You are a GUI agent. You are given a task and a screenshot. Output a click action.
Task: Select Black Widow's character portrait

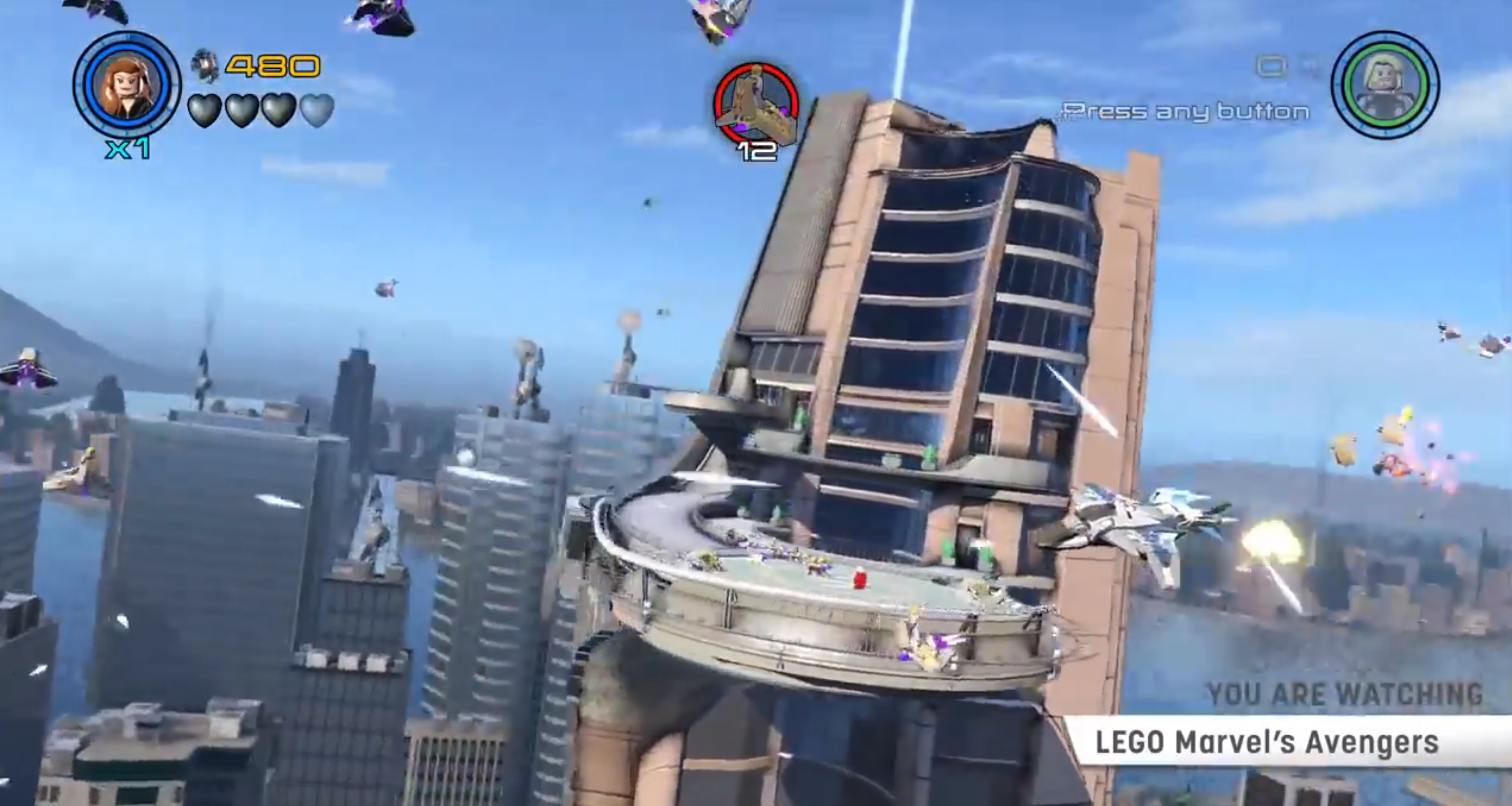pos(127,85)
